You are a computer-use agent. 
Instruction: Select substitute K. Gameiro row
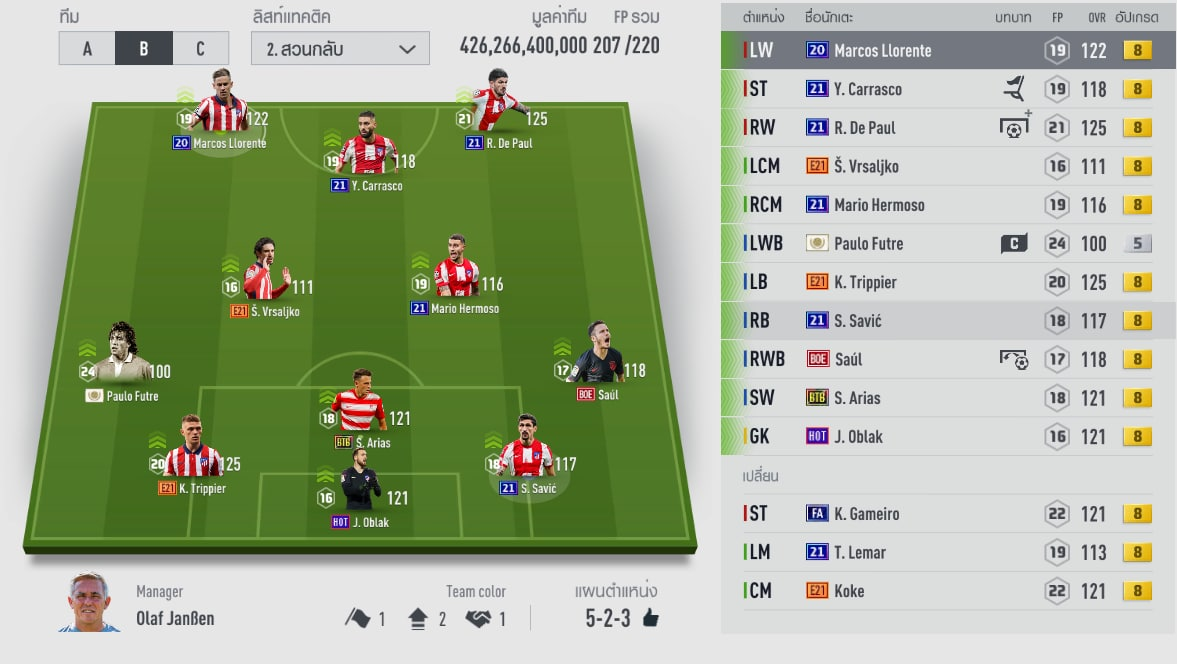(x=946, y=513)
